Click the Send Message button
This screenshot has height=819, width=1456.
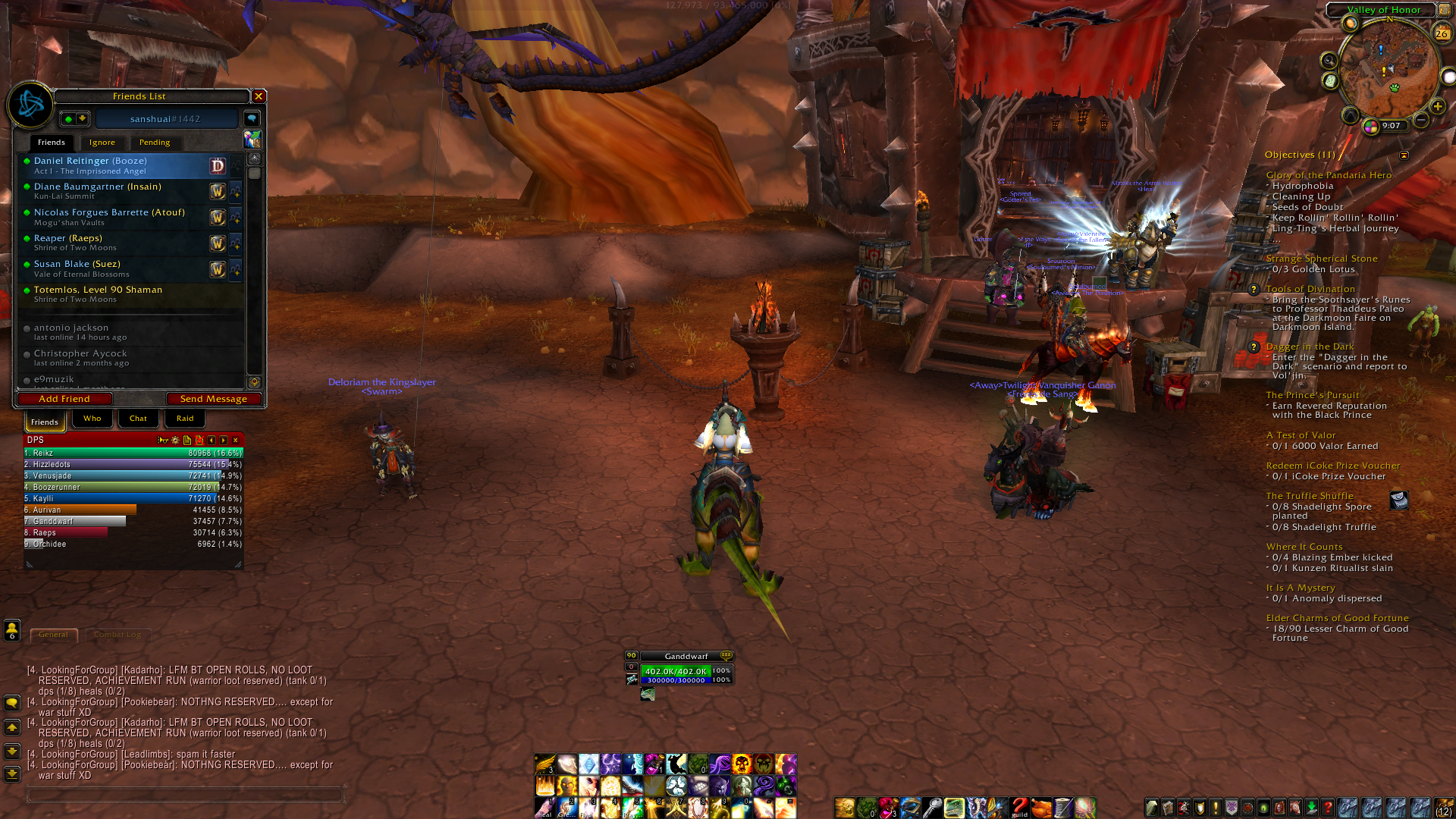point(213,399)
